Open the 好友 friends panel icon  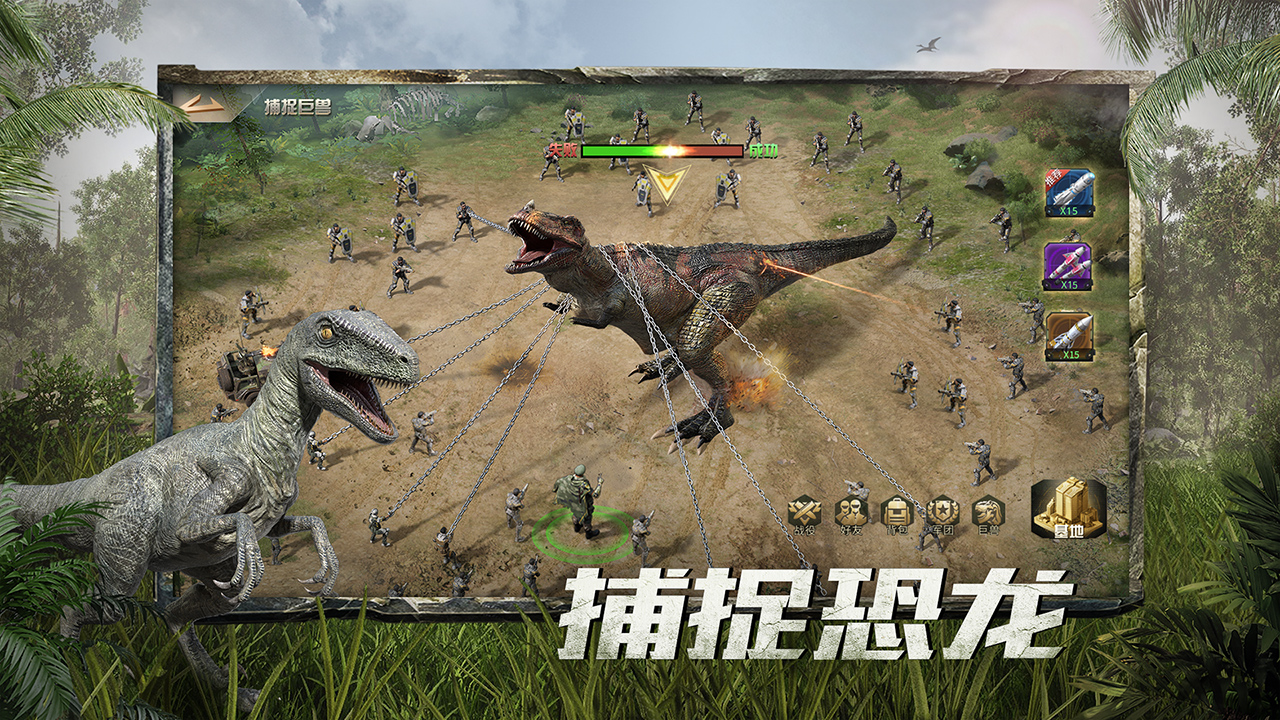click(x=852, y=512)
